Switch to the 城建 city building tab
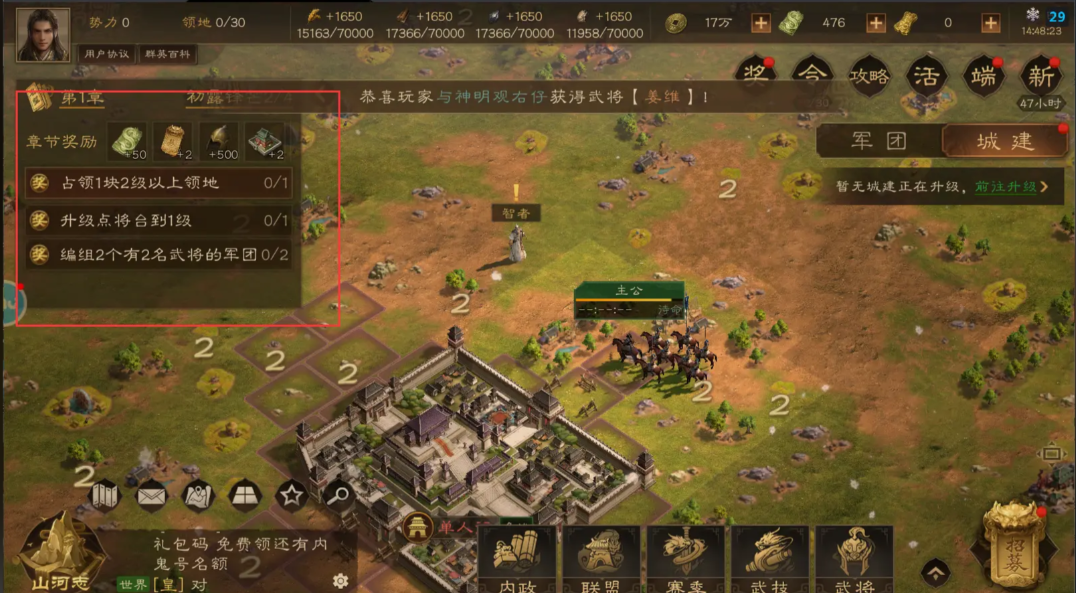Image resolution: width=1076 pixels, height=593 pixels. click(x=1004, y=141)
